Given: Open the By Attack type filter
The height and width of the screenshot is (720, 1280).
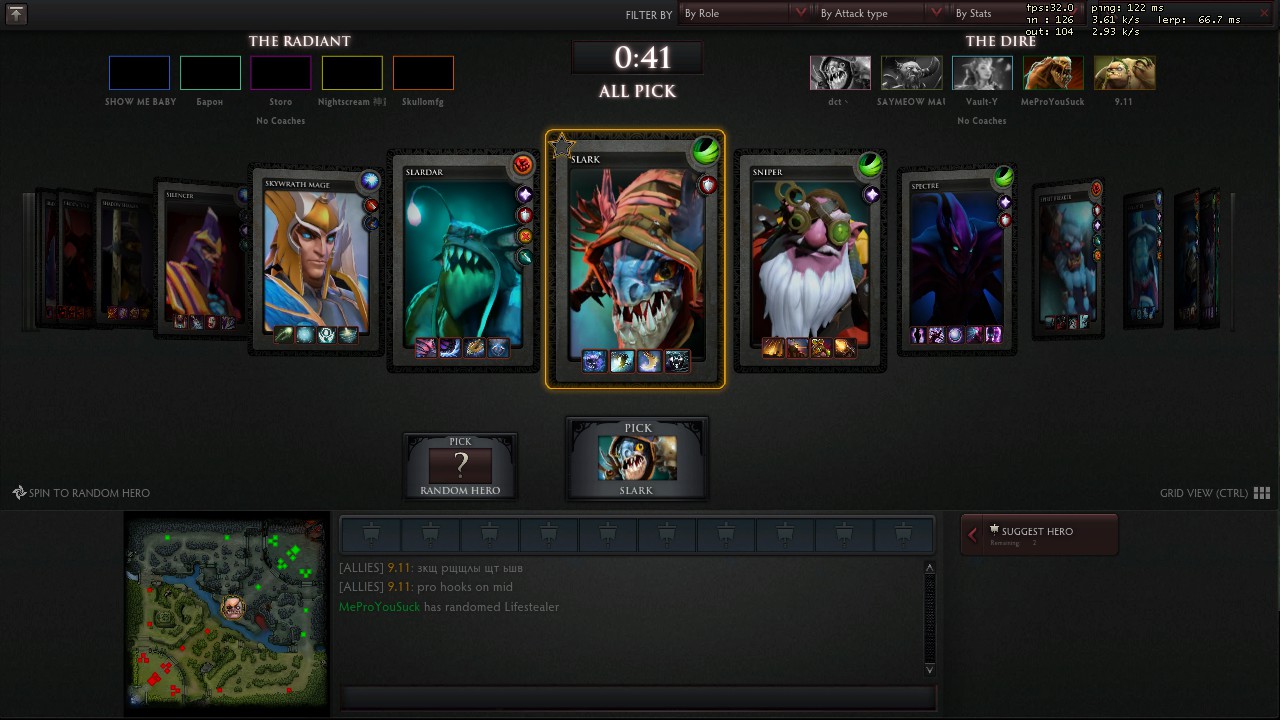Looking at the screenshot, I should pyautogui.click(x=881, y=14).
